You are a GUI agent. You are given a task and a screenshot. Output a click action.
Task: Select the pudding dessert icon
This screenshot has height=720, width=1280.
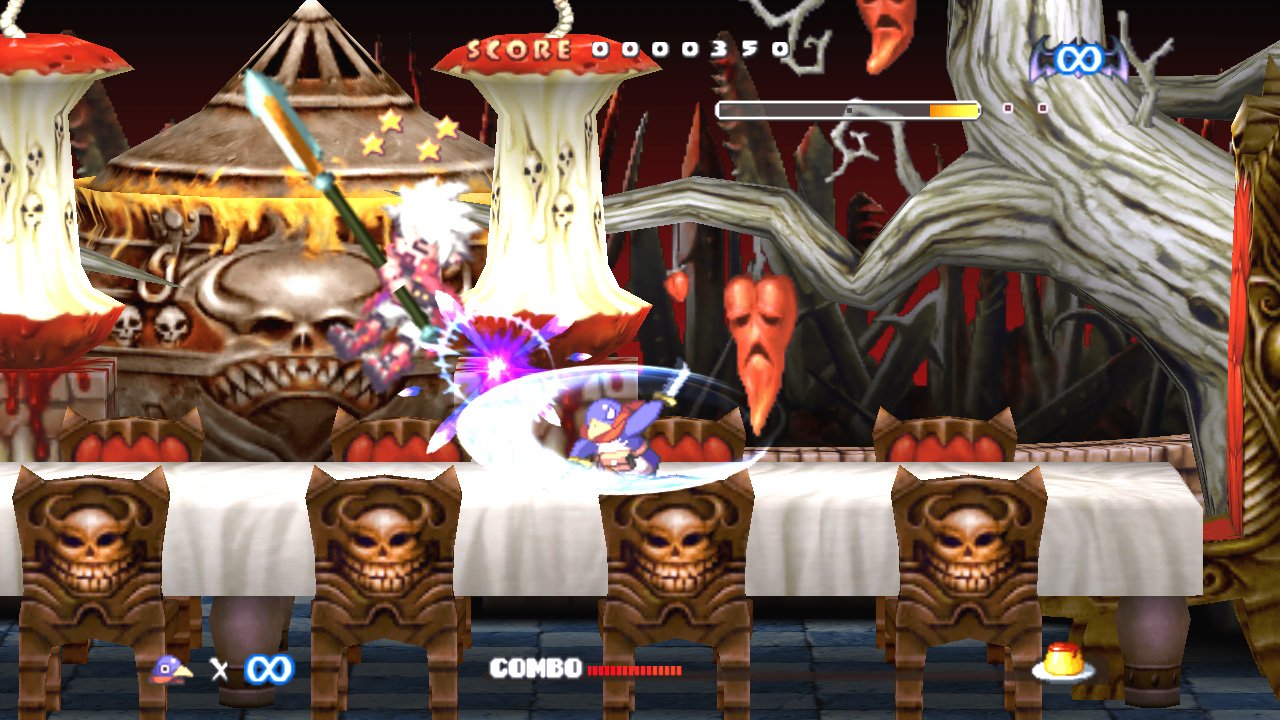click(x=1062, y=663)
